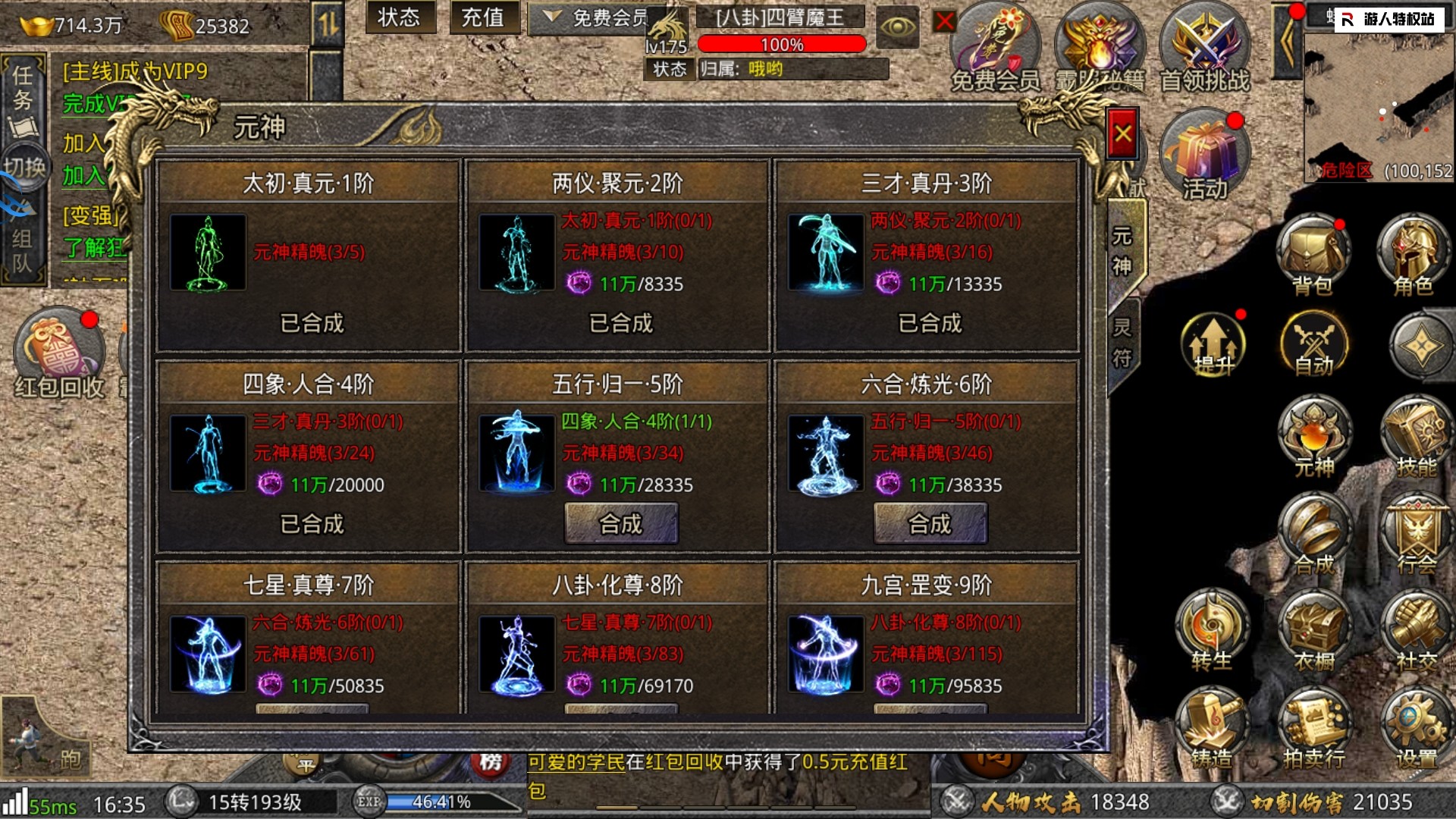Click the 充值 recharge button

click(x=483, y=17)
